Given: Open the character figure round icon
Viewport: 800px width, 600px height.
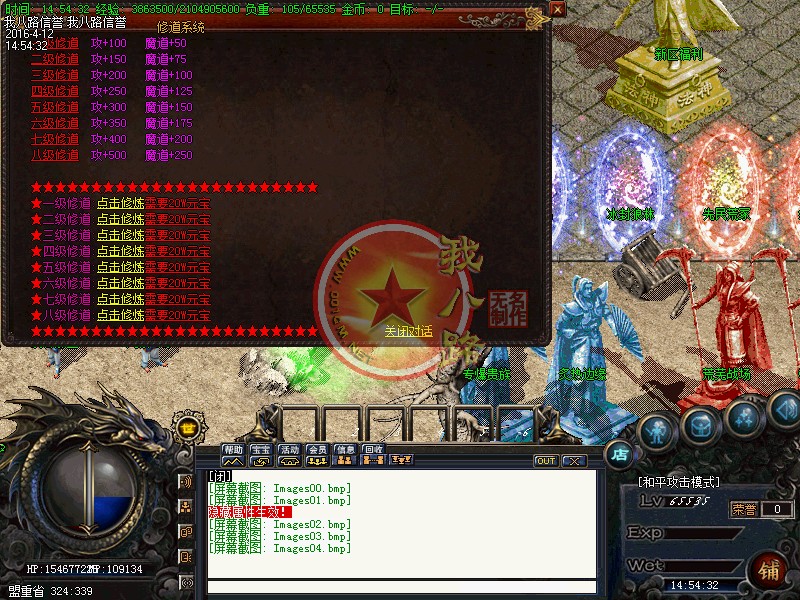Looking at the screenshot, I should (x=657, y=432).
